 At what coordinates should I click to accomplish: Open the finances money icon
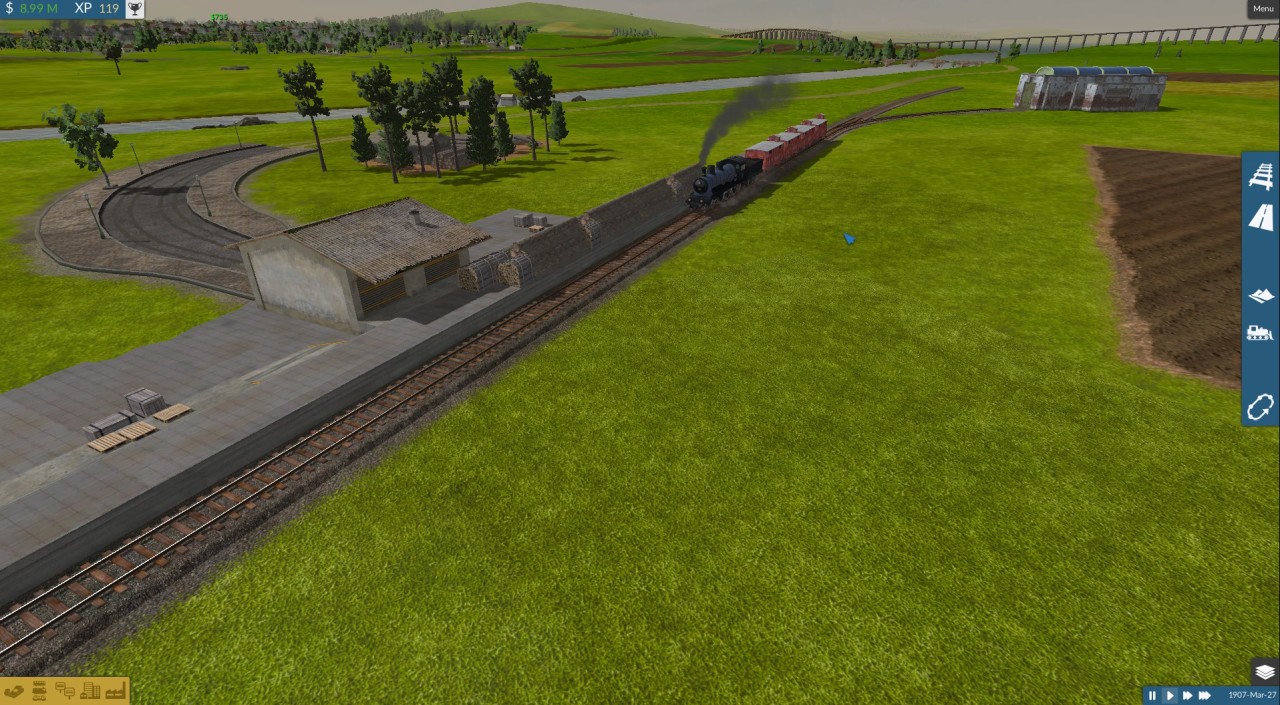(14, 691)
